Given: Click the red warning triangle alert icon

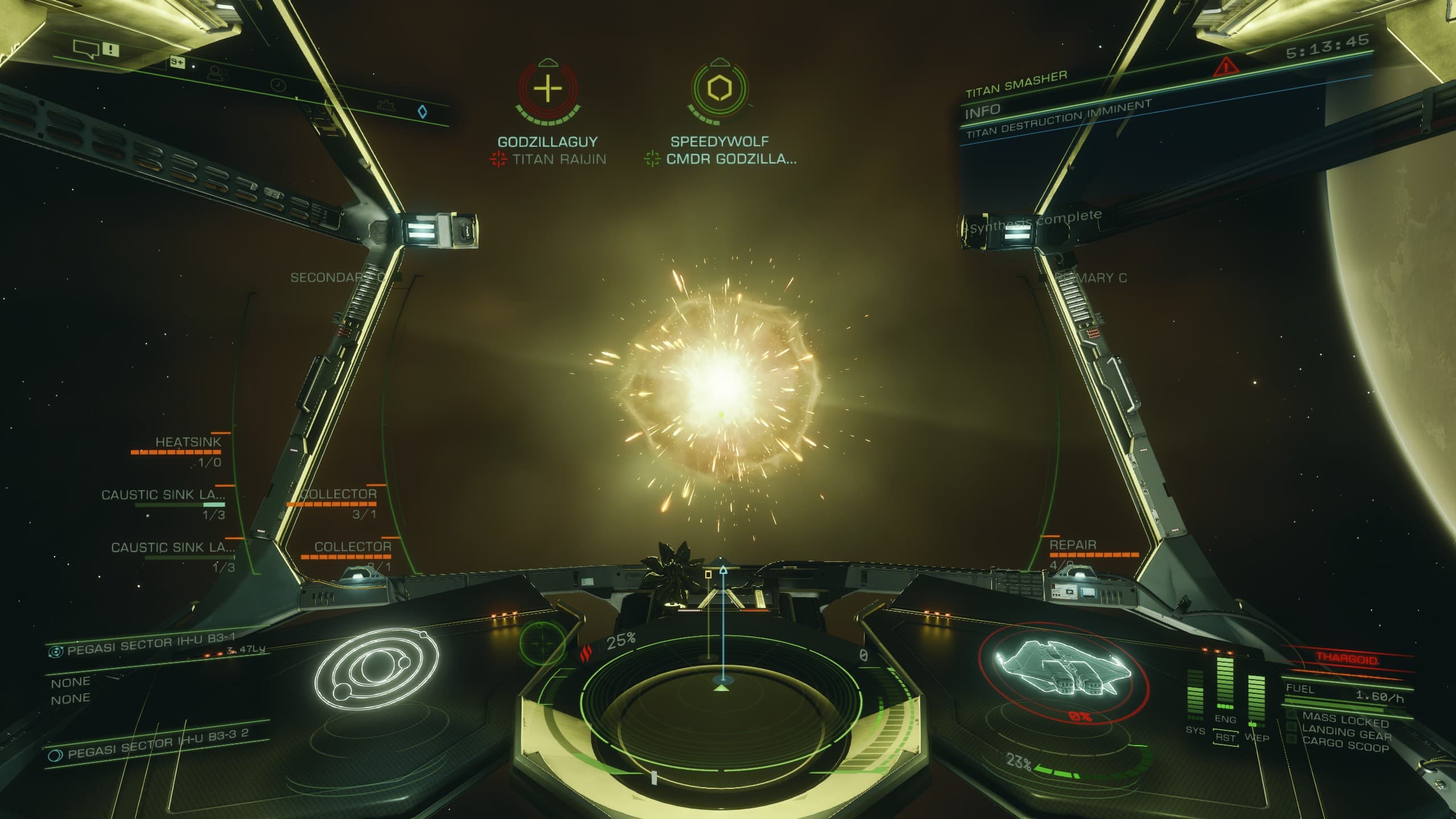Looking at the screenshot, I should click(x=1226, y=68).
